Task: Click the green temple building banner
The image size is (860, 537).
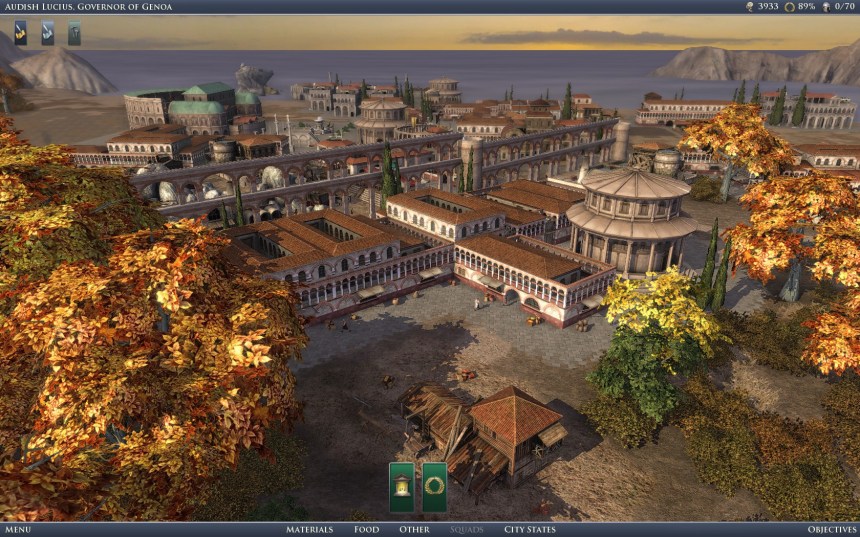Action: click(x=401, y=487)
